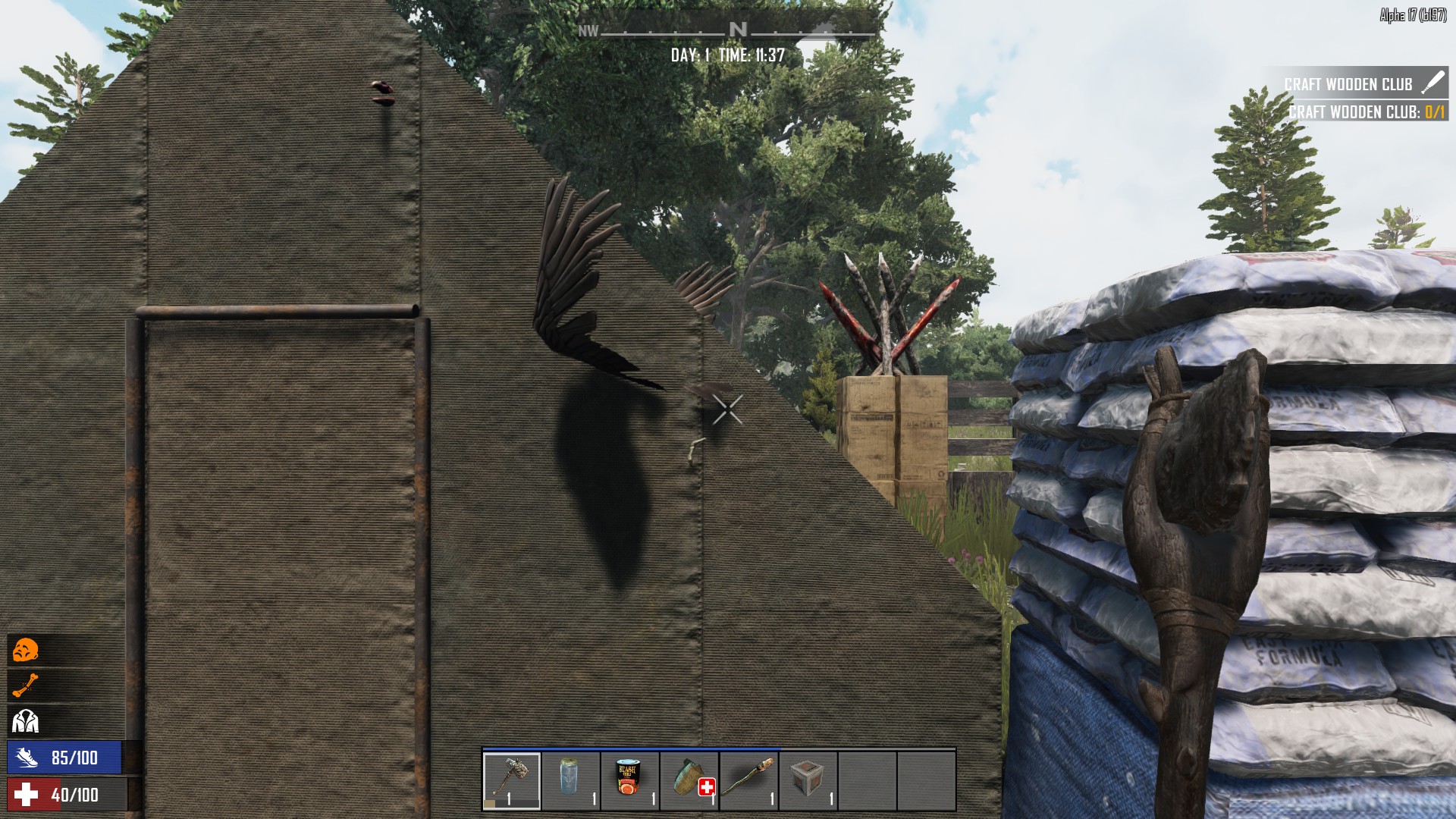
Task: Switch to the torch hotbar slot
Action: [748, 780]
